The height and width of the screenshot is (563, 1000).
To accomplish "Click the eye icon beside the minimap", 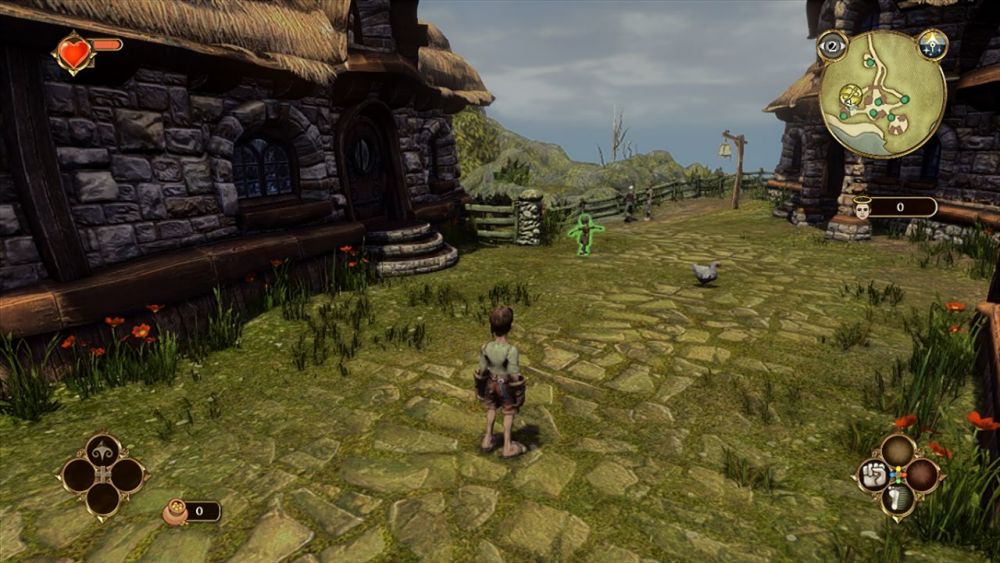I will point(832,45).
